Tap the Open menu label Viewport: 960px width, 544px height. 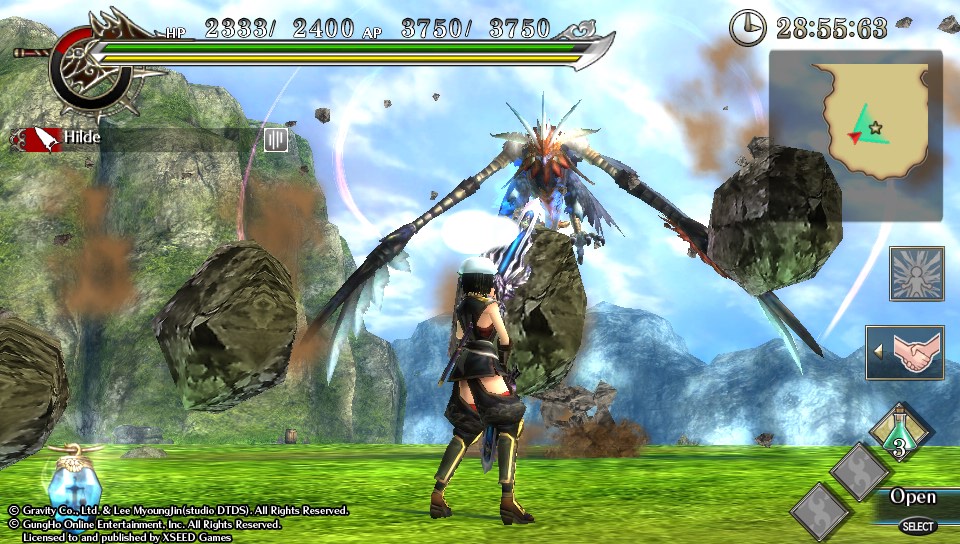tap(913, 497)
